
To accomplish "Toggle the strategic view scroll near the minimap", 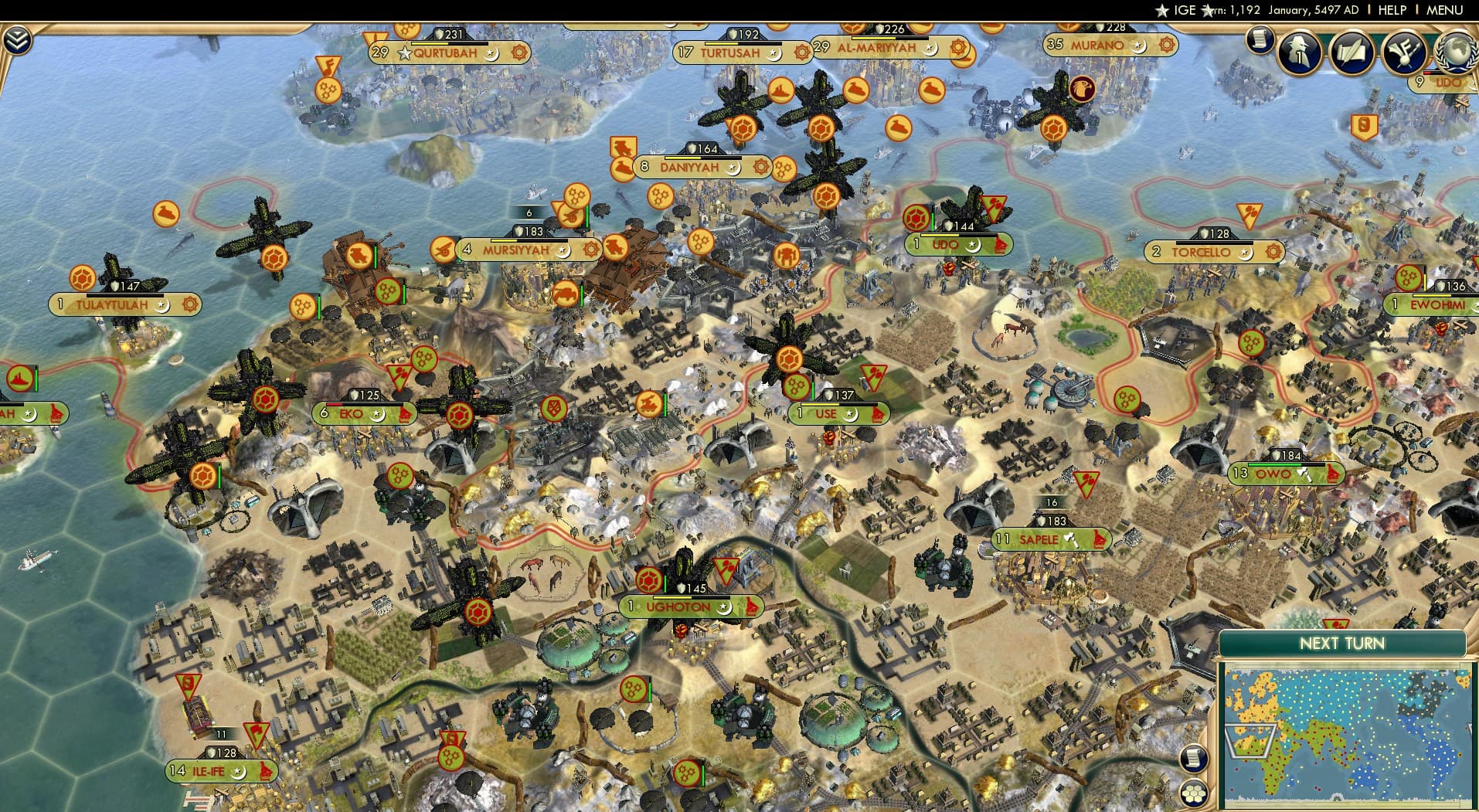I will coord(1194,759).
